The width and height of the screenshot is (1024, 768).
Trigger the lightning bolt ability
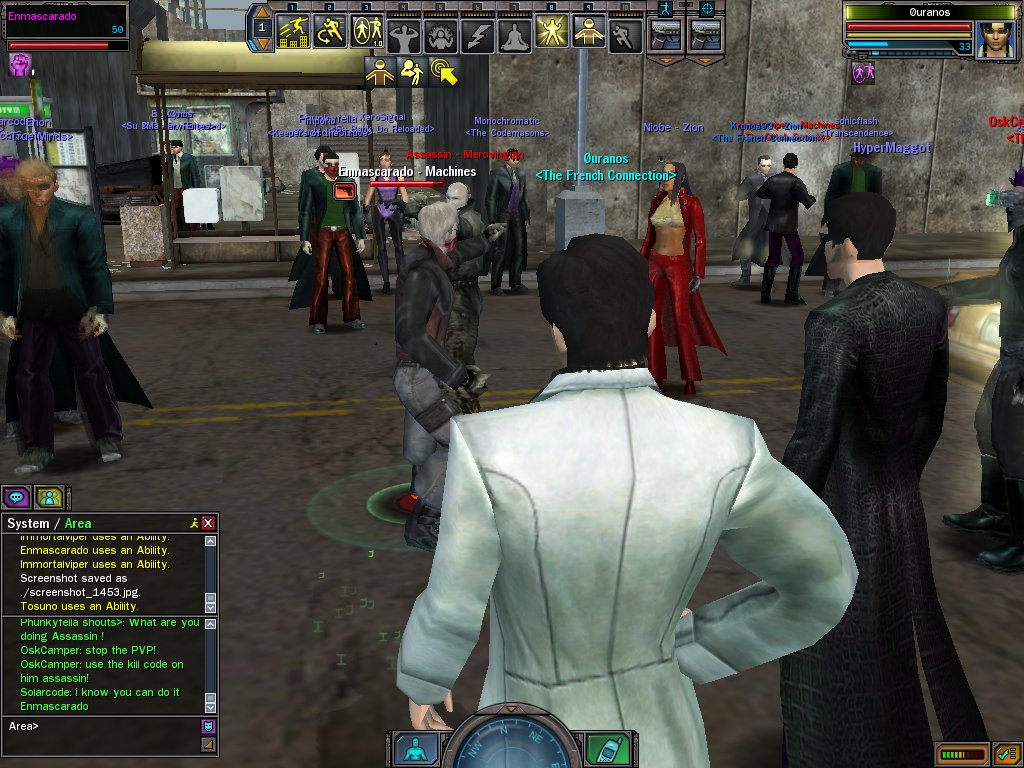[x=478, y=34]
